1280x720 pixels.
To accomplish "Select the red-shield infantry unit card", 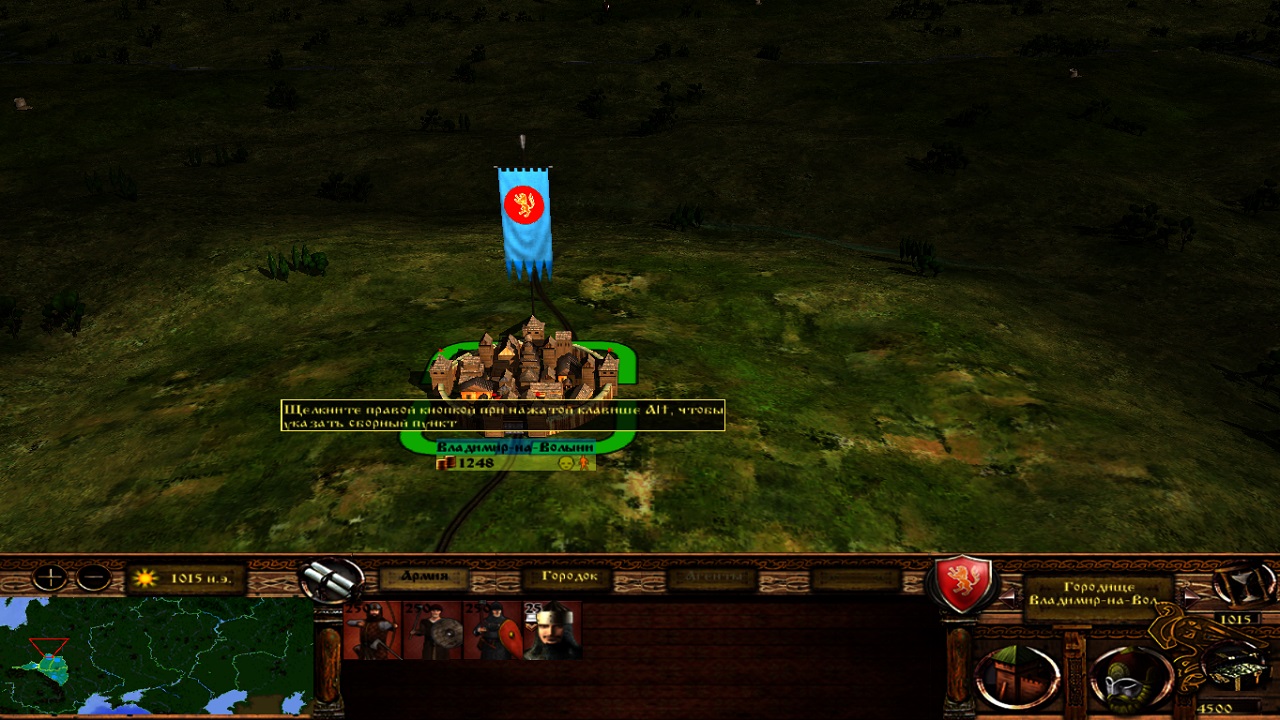I will [492, 630].
